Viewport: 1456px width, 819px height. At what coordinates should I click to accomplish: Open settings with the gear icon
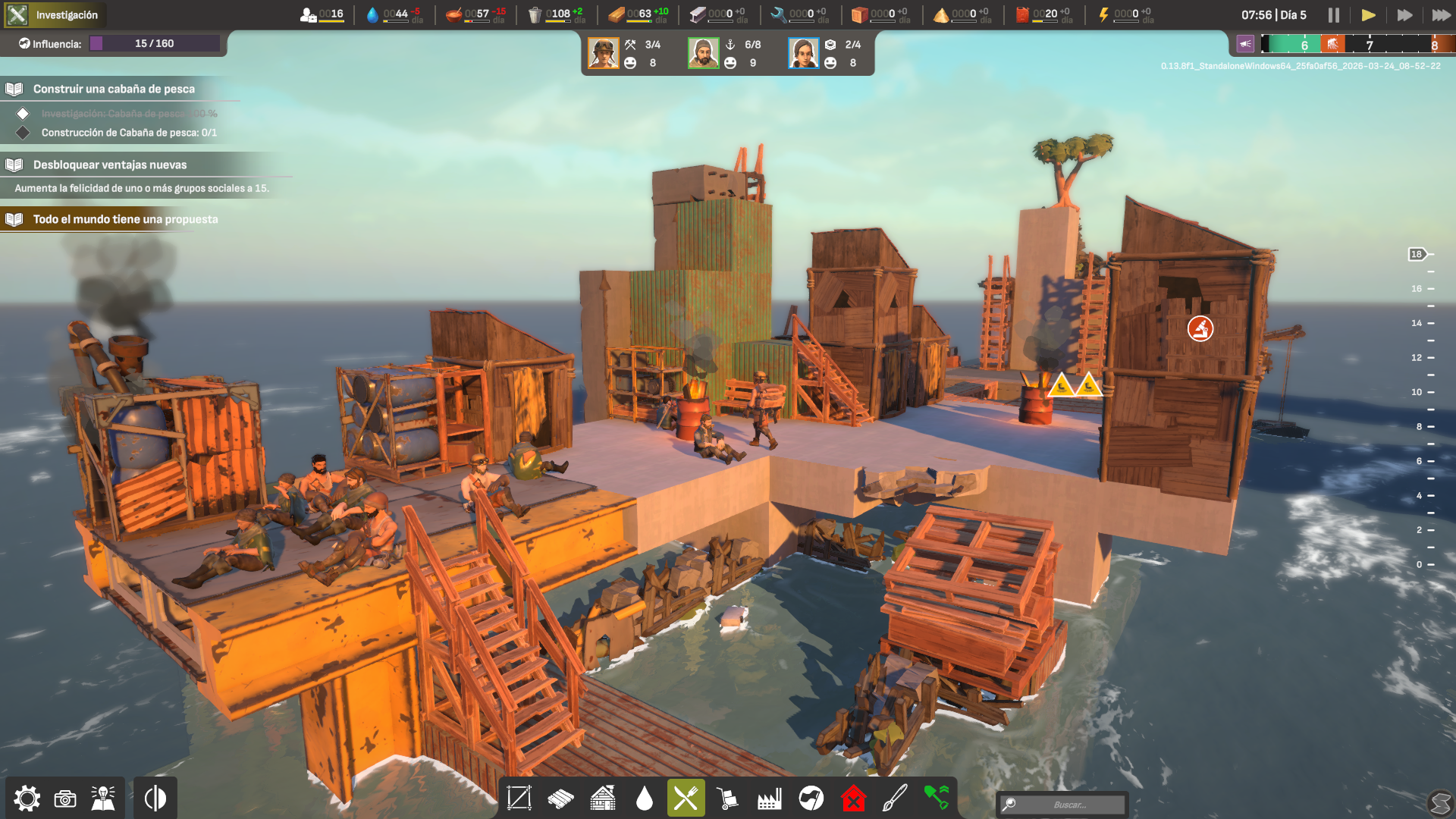pyautogui.click(x=27, y=799)
